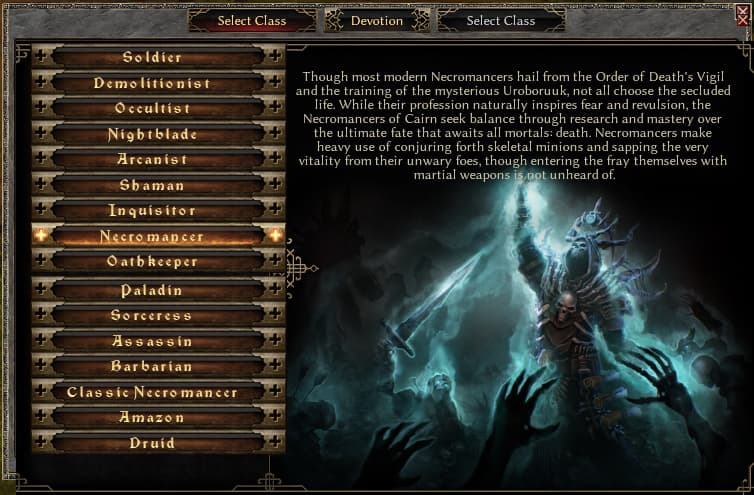The image size is (754, 495).
Task: Click the Shaman class entry
Action: tap(153, 185)
